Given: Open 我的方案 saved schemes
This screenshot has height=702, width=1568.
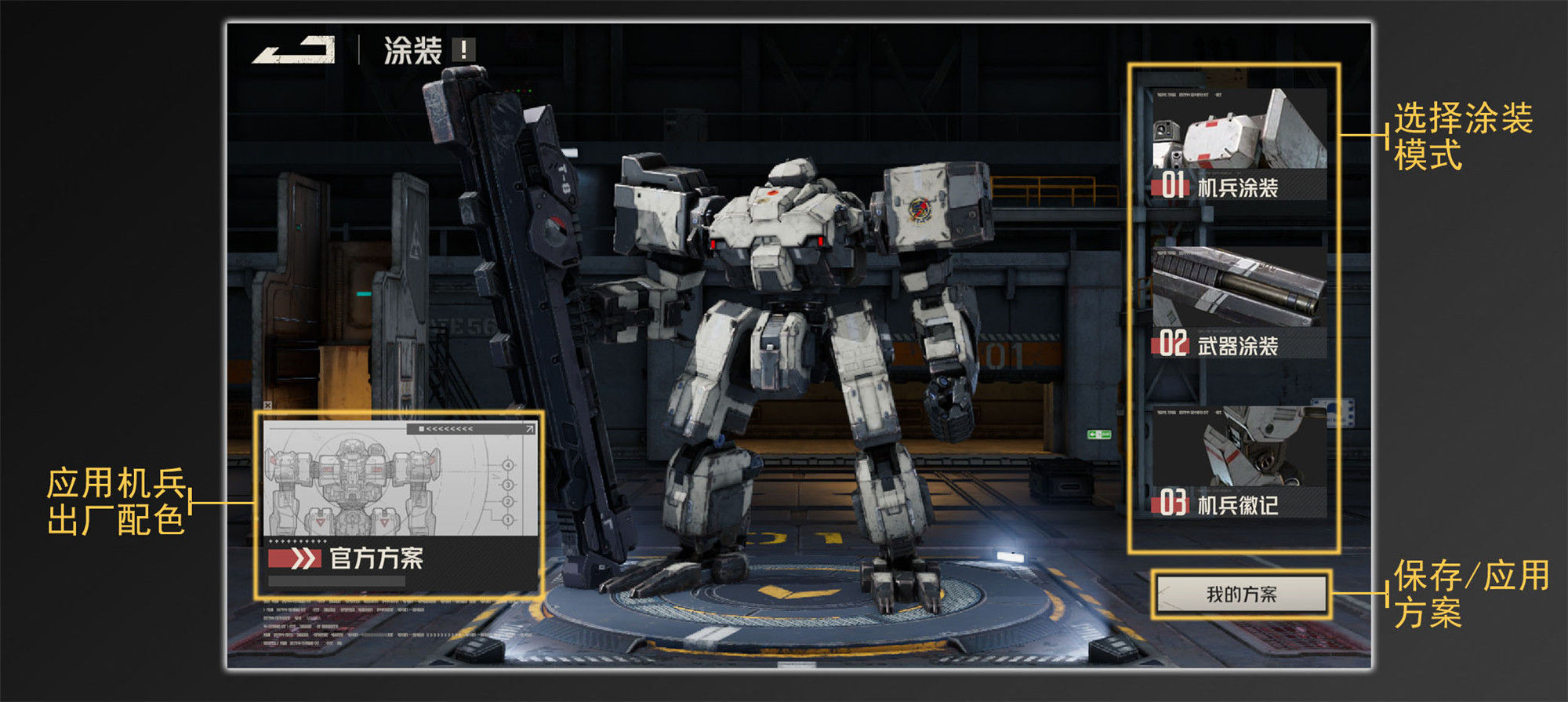Looking at the screenshot, I should [1241, 595].
